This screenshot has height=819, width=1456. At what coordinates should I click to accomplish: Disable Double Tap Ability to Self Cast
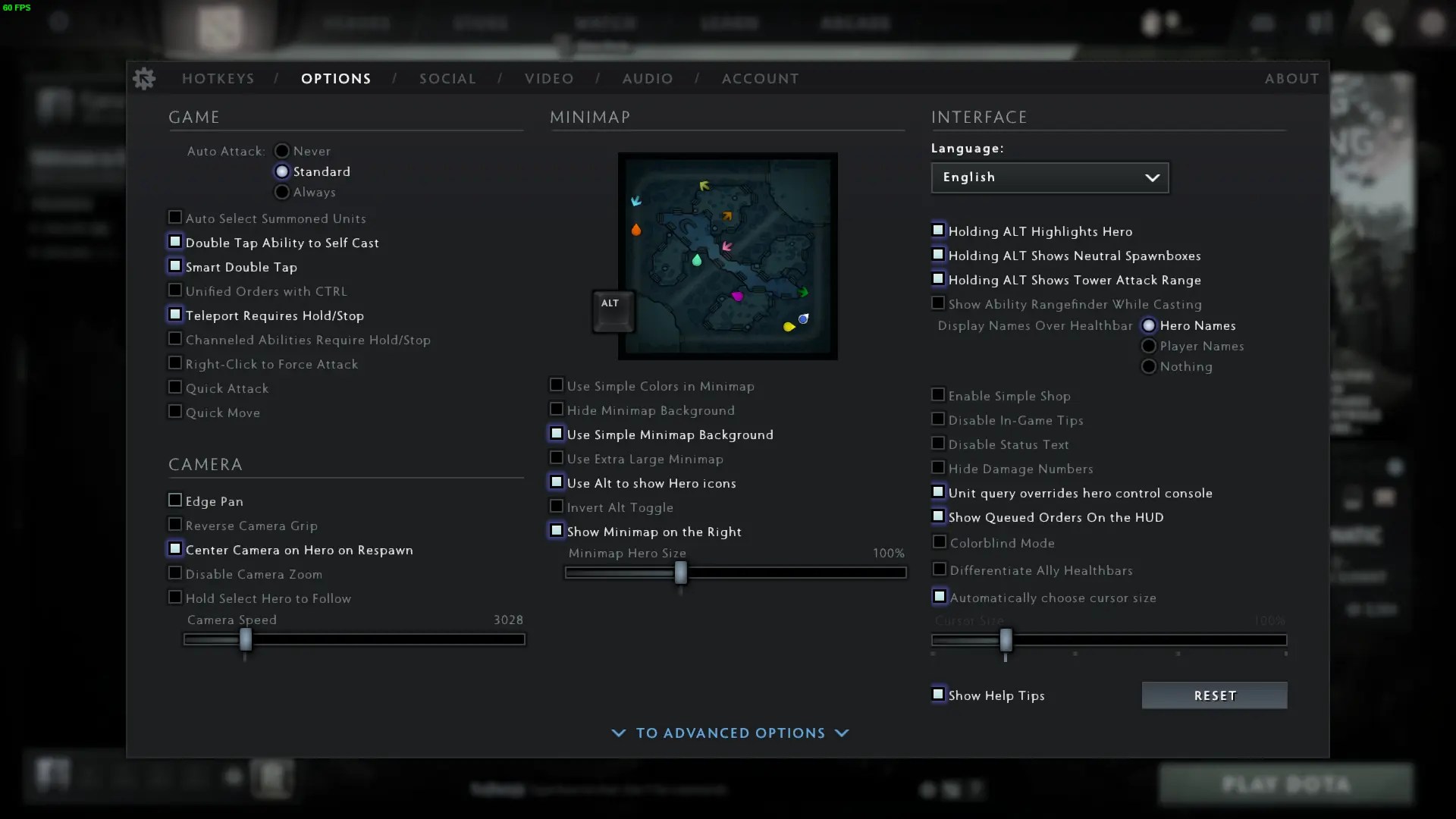pyautogui.click(x=174, y=242)
